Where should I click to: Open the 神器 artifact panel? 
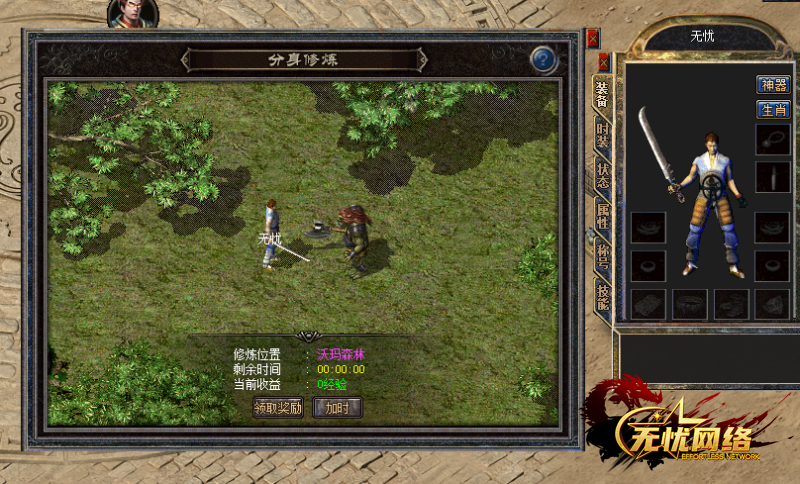772,85
